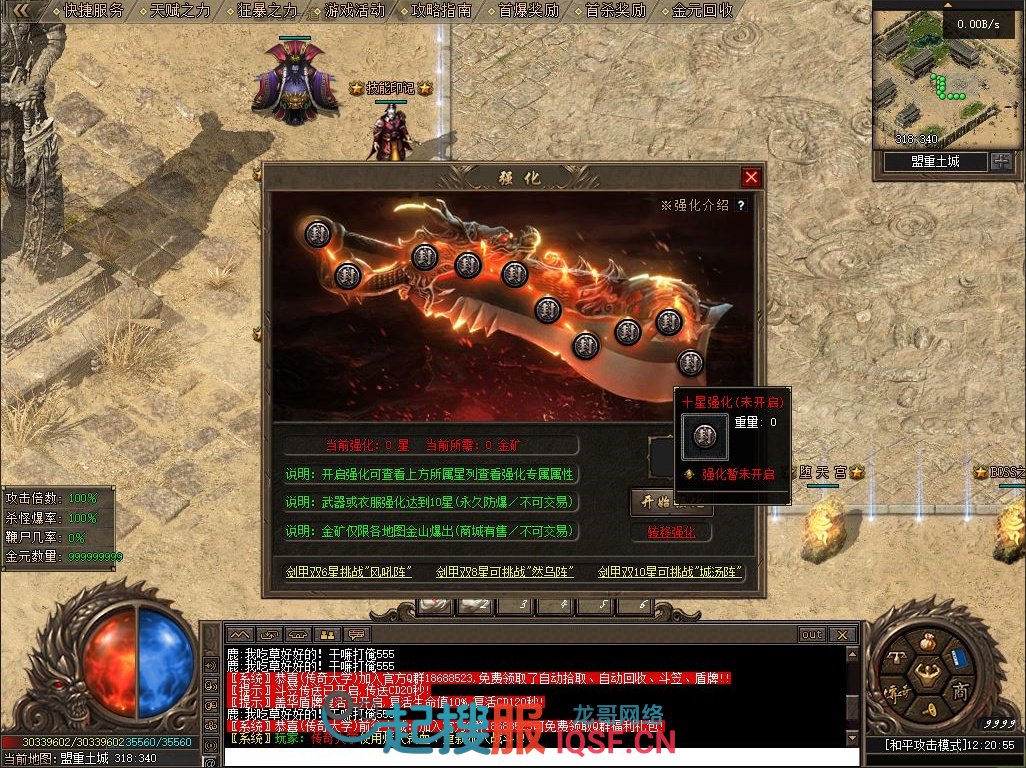Show the 游戏活动 events menu
The height and width of the screenshot is (768, 1026).
point(355,11)
